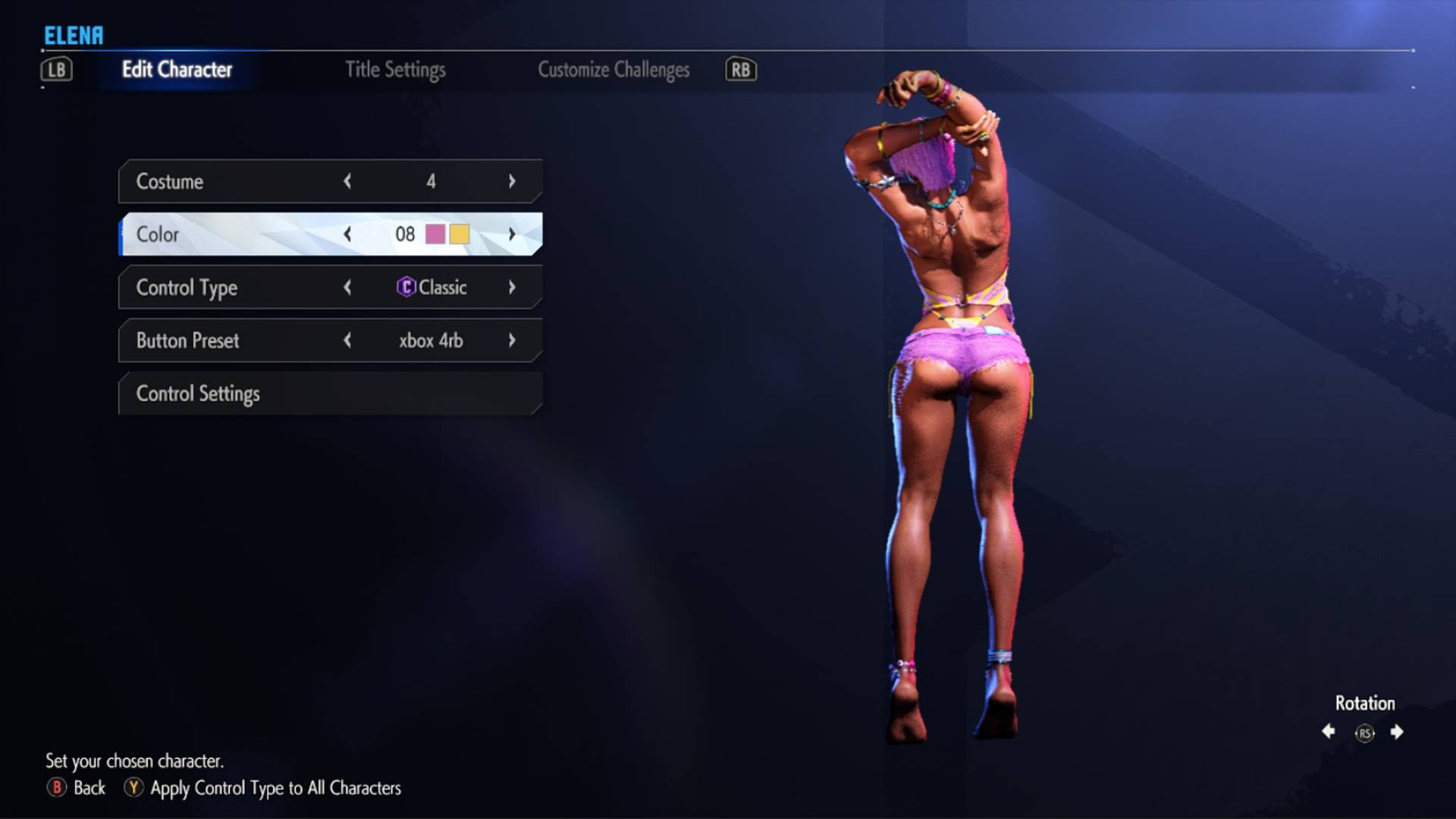Advance to the next costume with the right arrow
1456x819 pixels.
512,181
